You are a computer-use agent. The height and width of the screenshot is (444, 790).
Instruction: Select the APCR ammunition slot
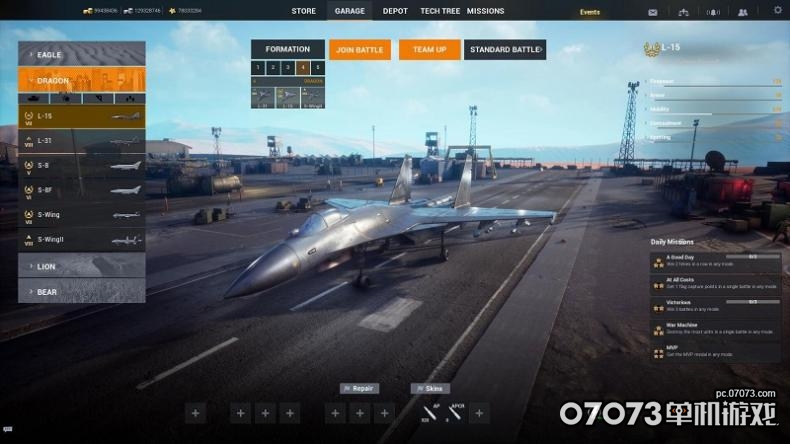click(x=456, y=412)
